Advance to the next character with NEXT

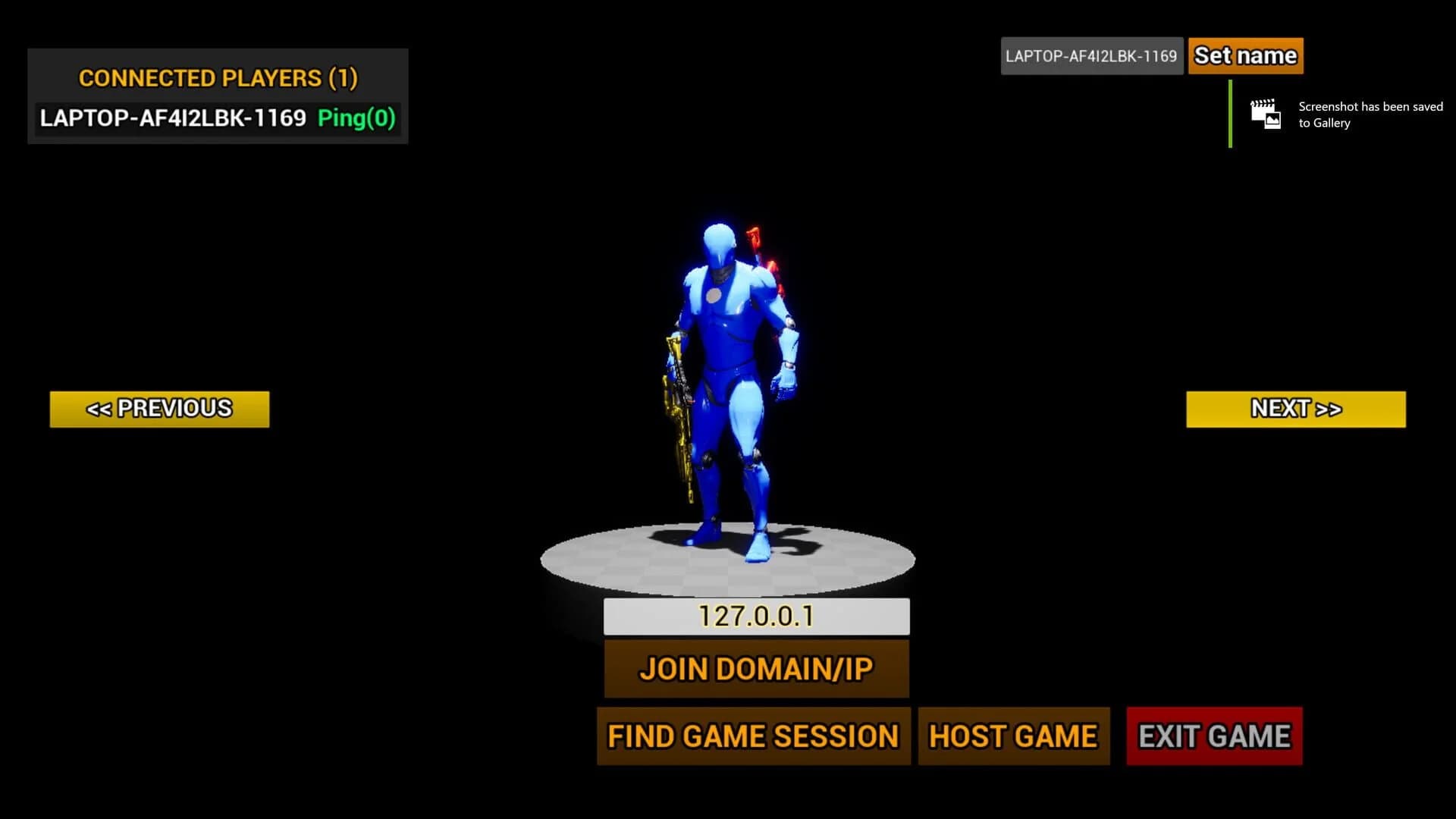pos(1294,408)
